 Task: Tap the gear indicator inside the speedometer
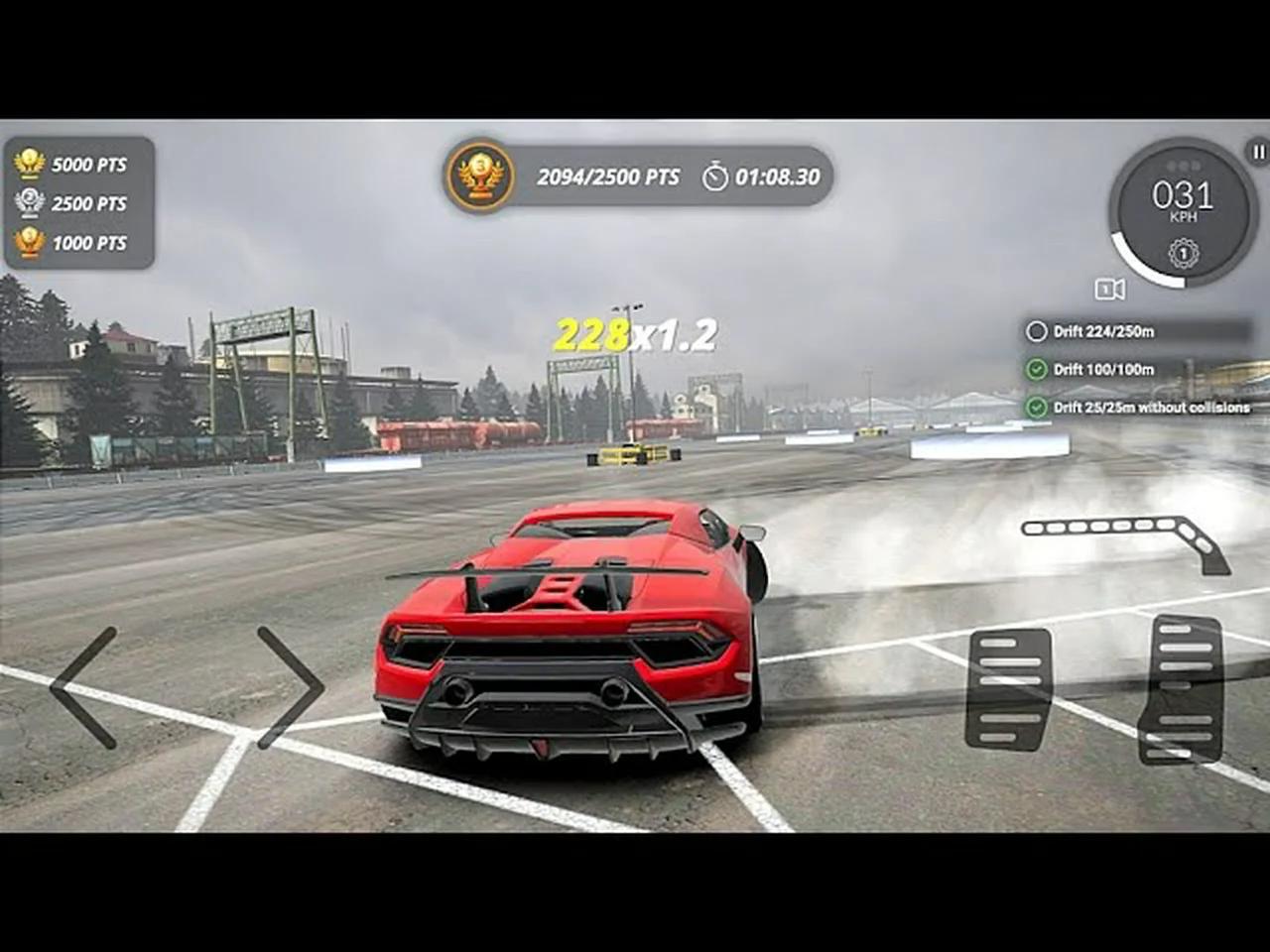tap(1183, 255)
